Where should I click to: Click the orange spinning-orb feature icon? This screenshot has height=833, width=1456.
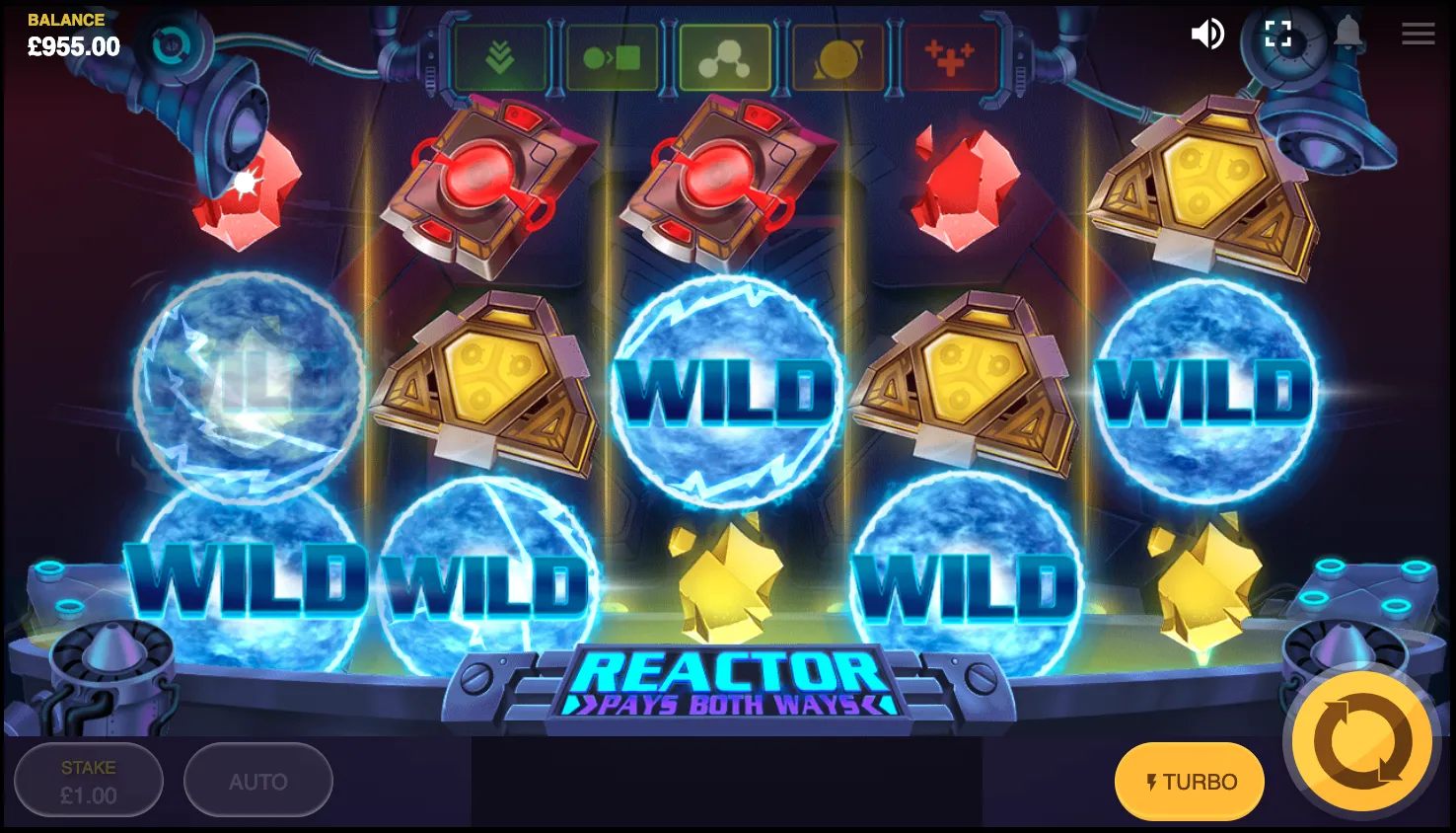(837, 56)
